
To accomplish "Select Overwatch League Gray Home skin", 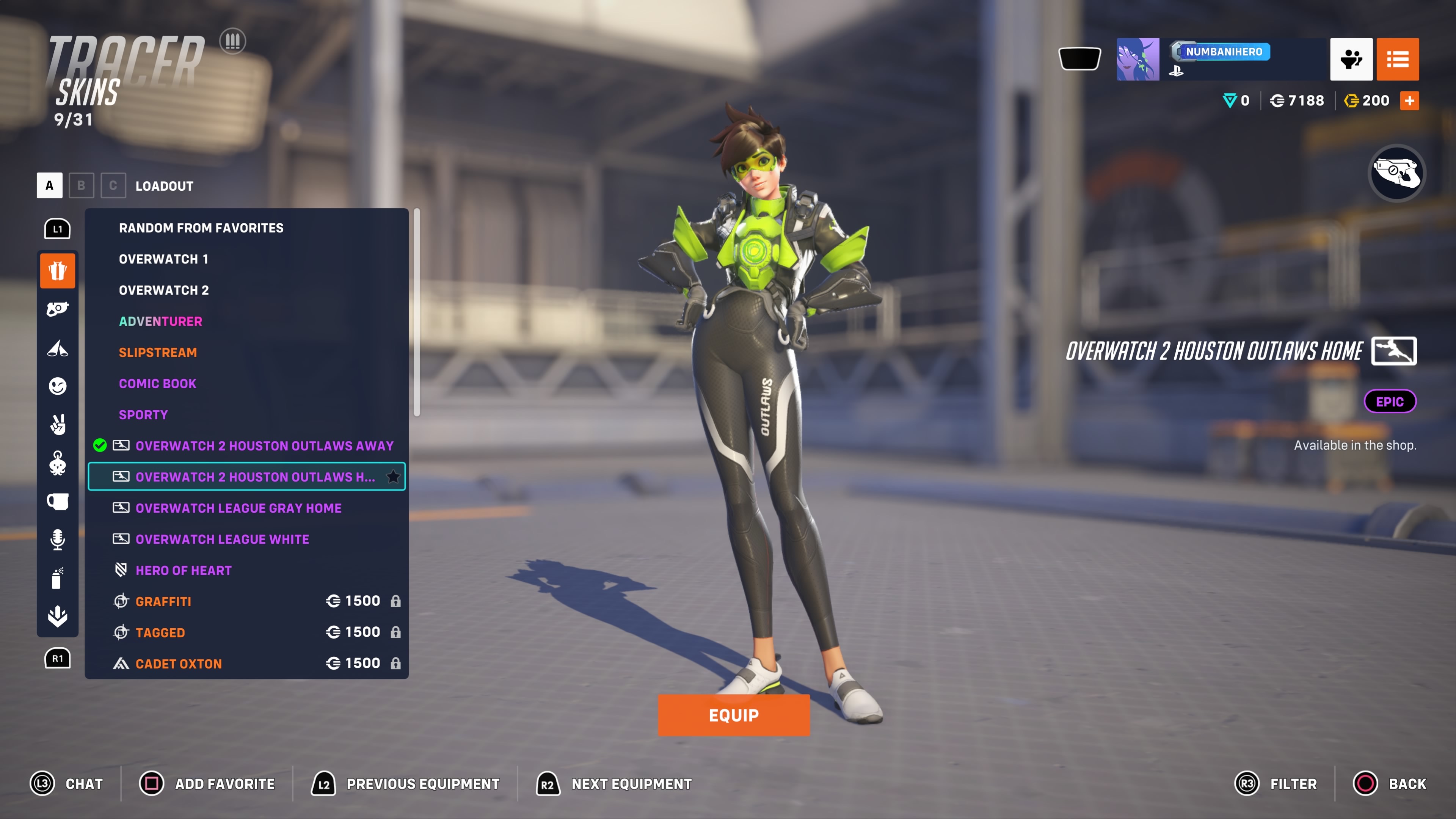I will (238, 508).
